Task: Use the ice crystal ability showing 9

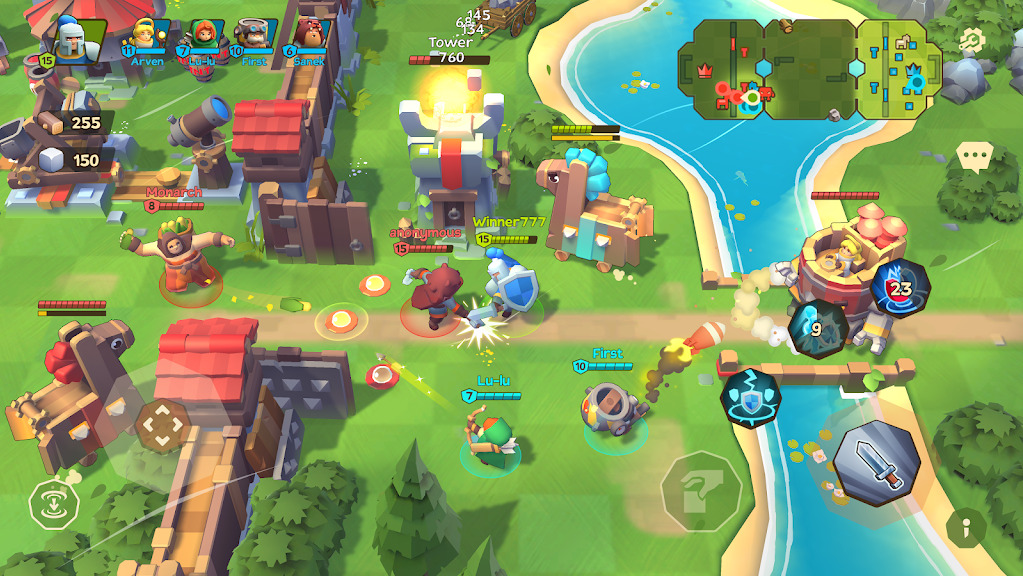Action: coord(818,327)
